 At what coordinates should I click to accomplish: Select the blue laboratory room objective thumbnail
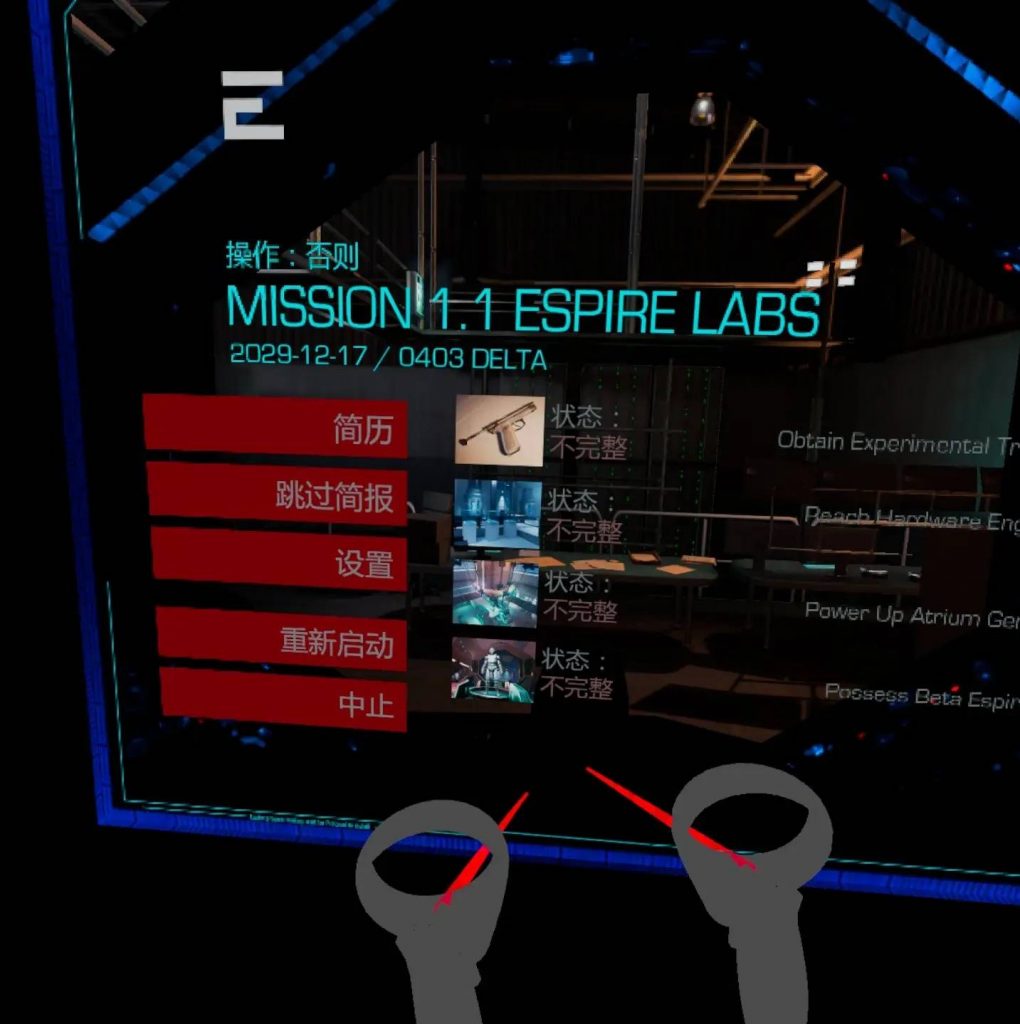[x=497, y=513]
